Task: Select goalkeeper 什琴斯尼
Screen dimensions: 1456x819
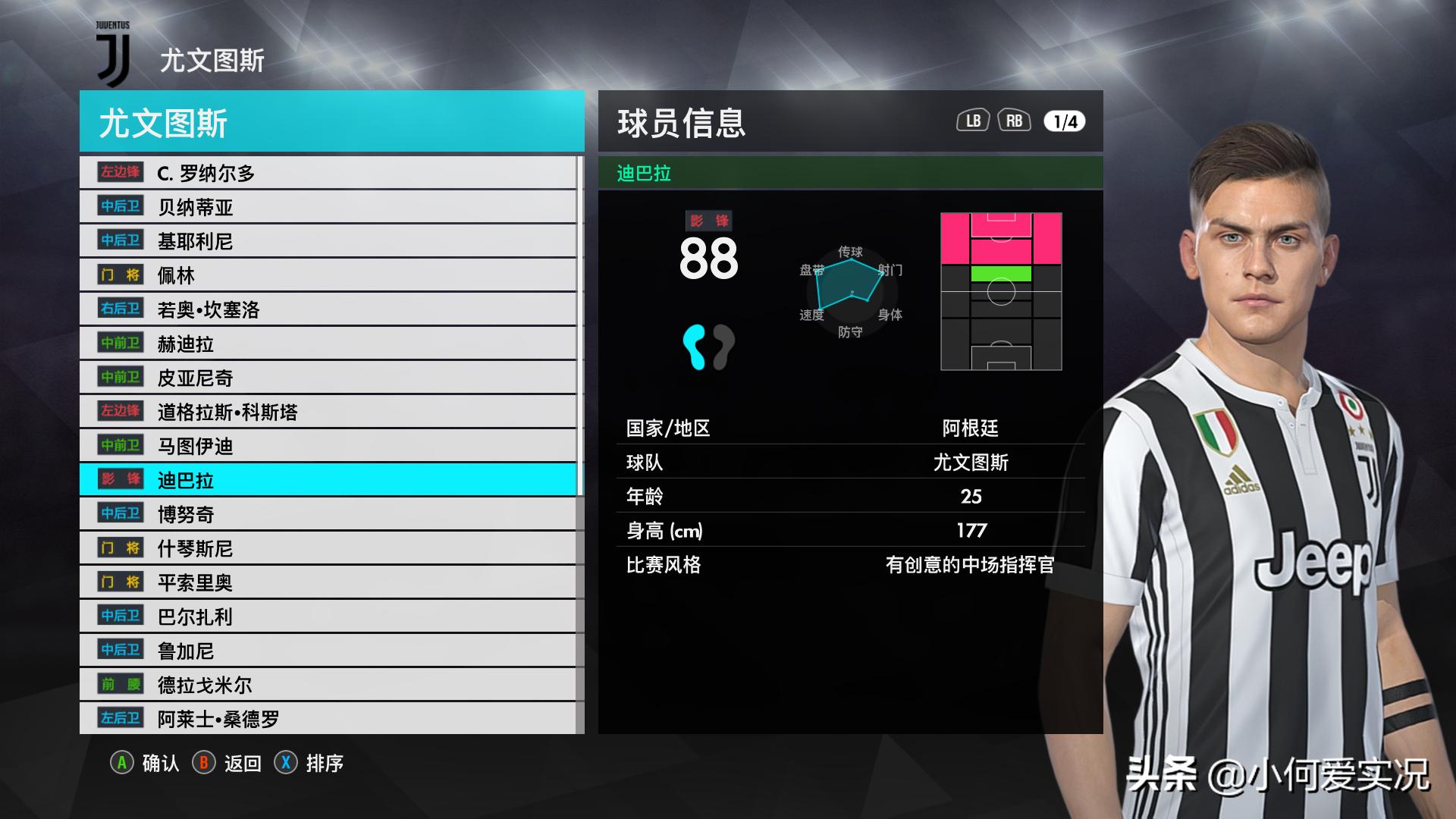Action: (328, 548)
